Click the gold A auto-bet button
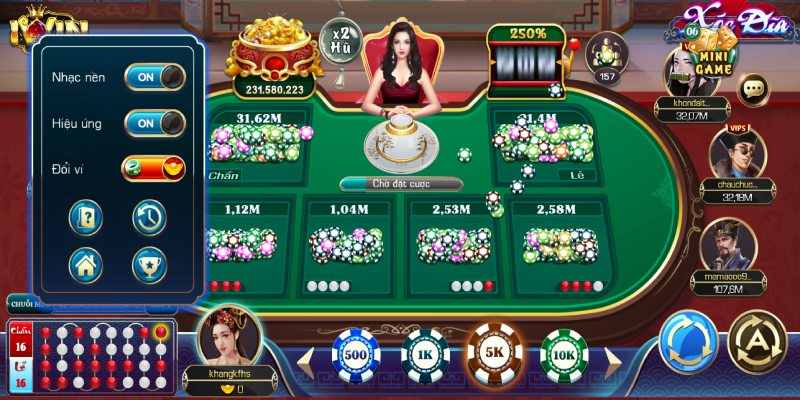This screenshot has height=400, width=800. (757, 340)
